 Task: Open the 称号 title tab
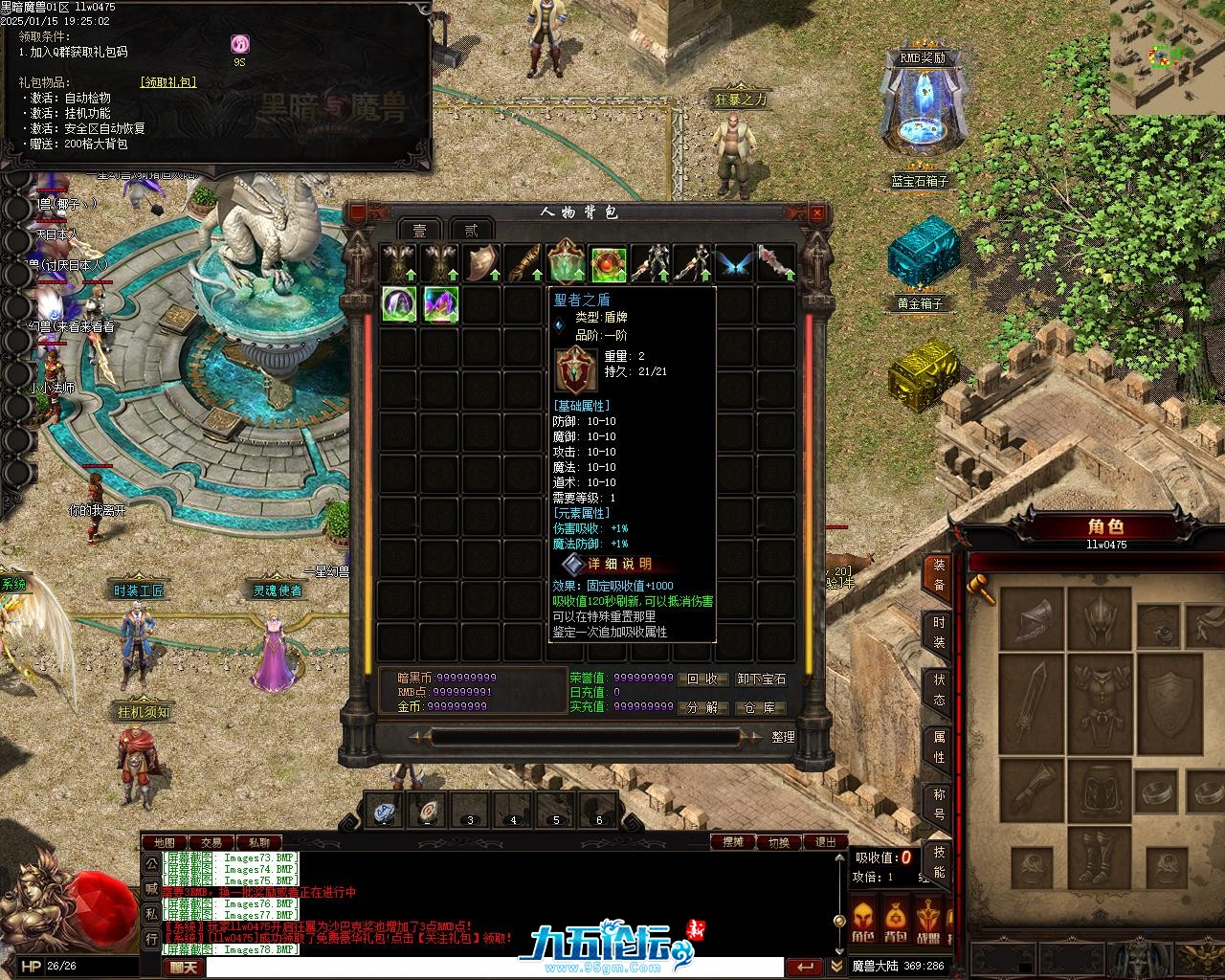(x=939, y=805)
